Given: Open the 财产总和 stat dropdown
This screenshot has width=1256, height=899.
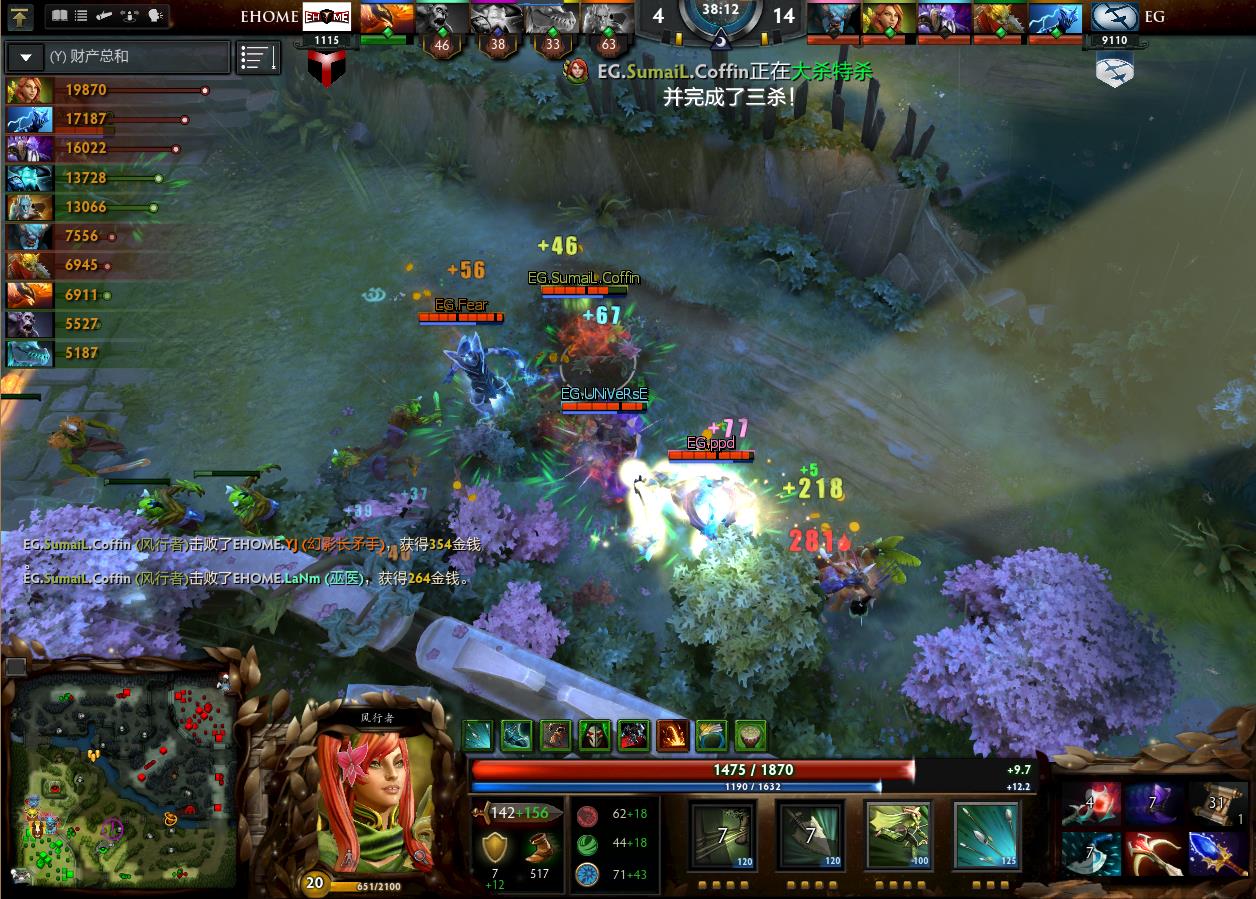Looking at the screenshot, I should click(25, 57).
